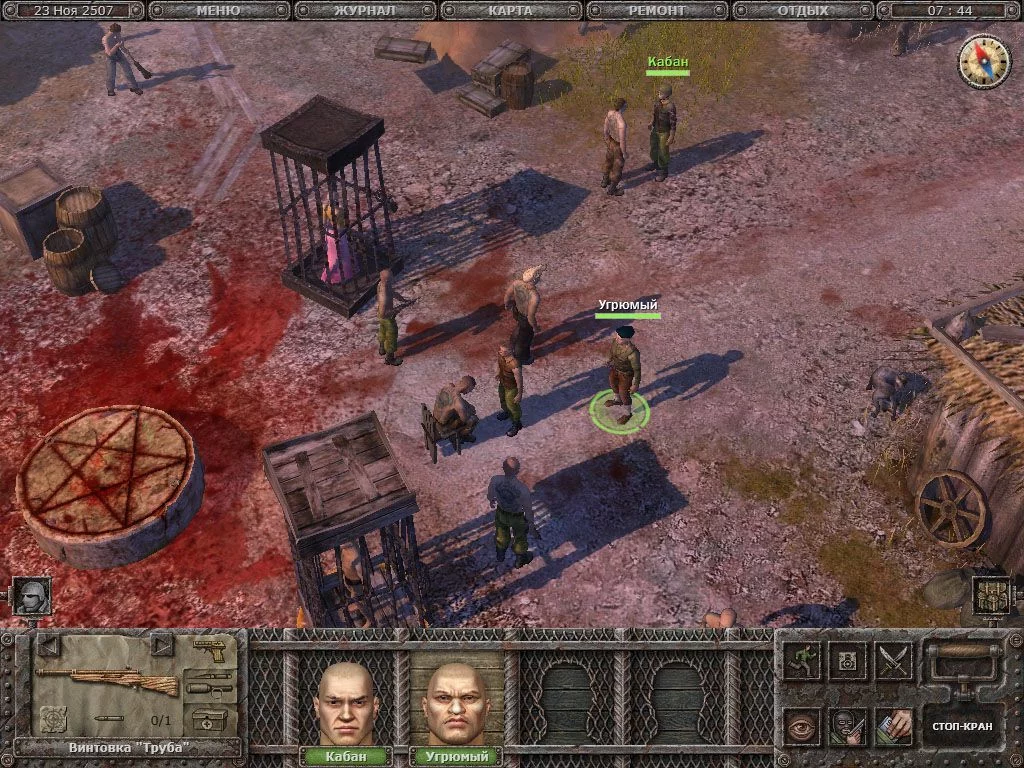Choose ОТДЫХ to rest

click(x=803, y=11)
